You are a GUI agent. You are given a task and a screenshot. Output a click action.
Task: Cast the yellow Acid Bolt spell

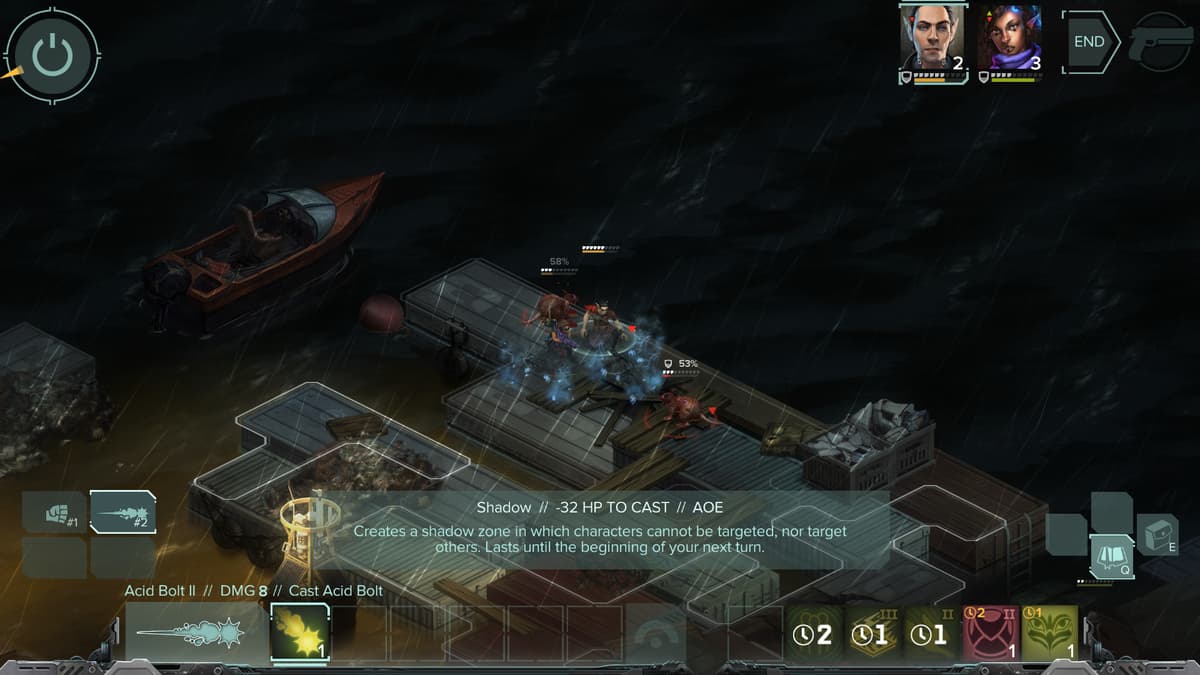(x=299, y=632)
